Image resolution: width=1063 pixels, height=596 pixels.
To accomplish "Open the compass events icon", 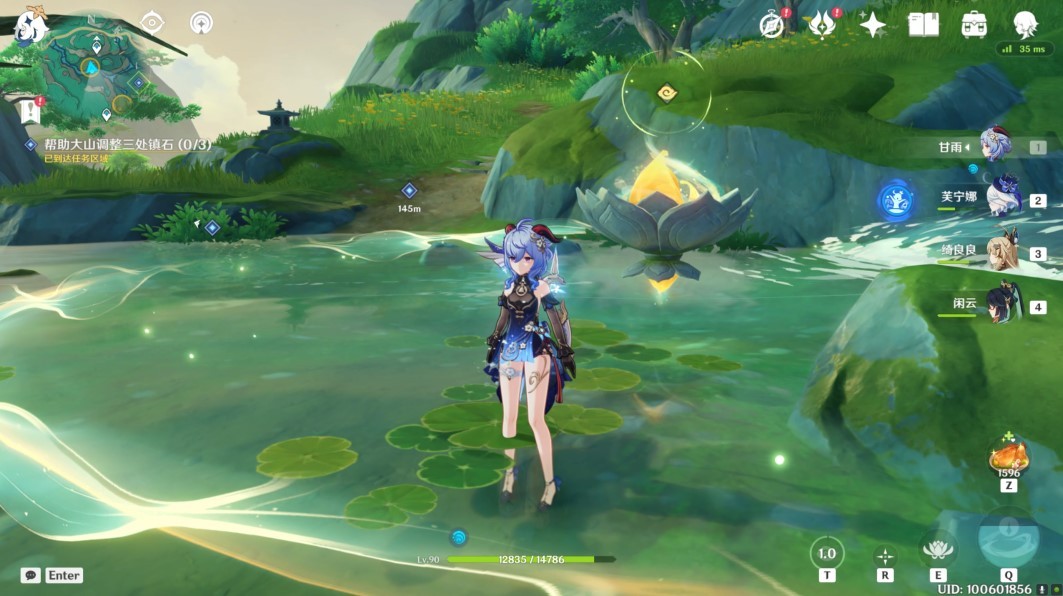I will click(x=771, y=25).
